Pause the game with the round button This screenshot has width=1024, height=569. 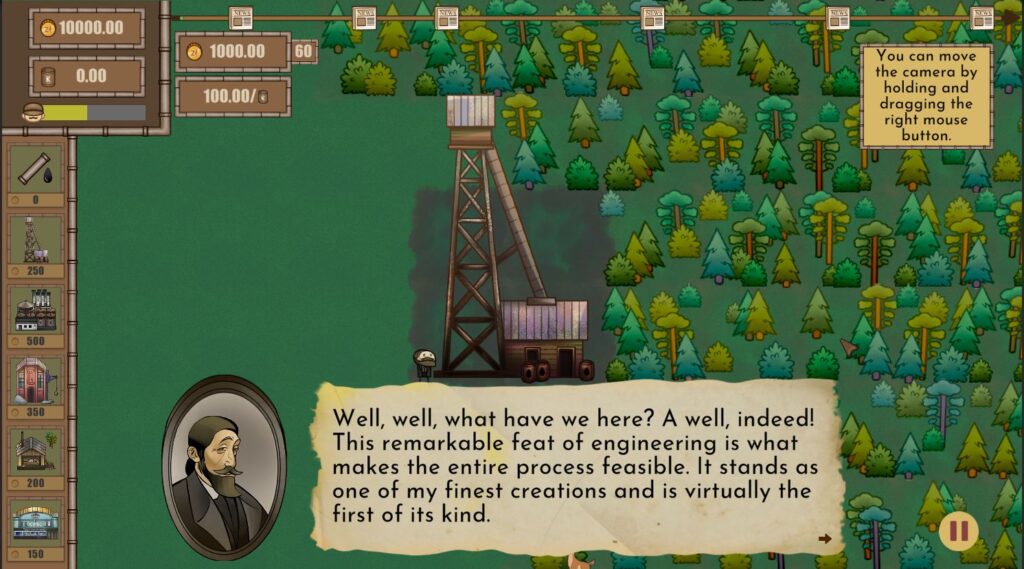pyautogui.click(x=958, y=530)
